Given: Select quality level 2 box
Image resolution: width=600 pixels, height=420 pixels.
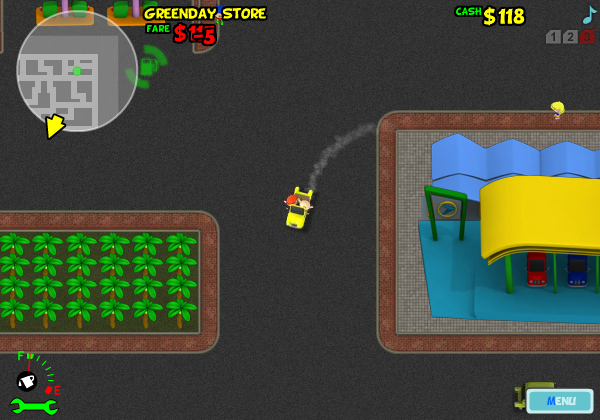Looking at the screenshot, I should 570,37.
